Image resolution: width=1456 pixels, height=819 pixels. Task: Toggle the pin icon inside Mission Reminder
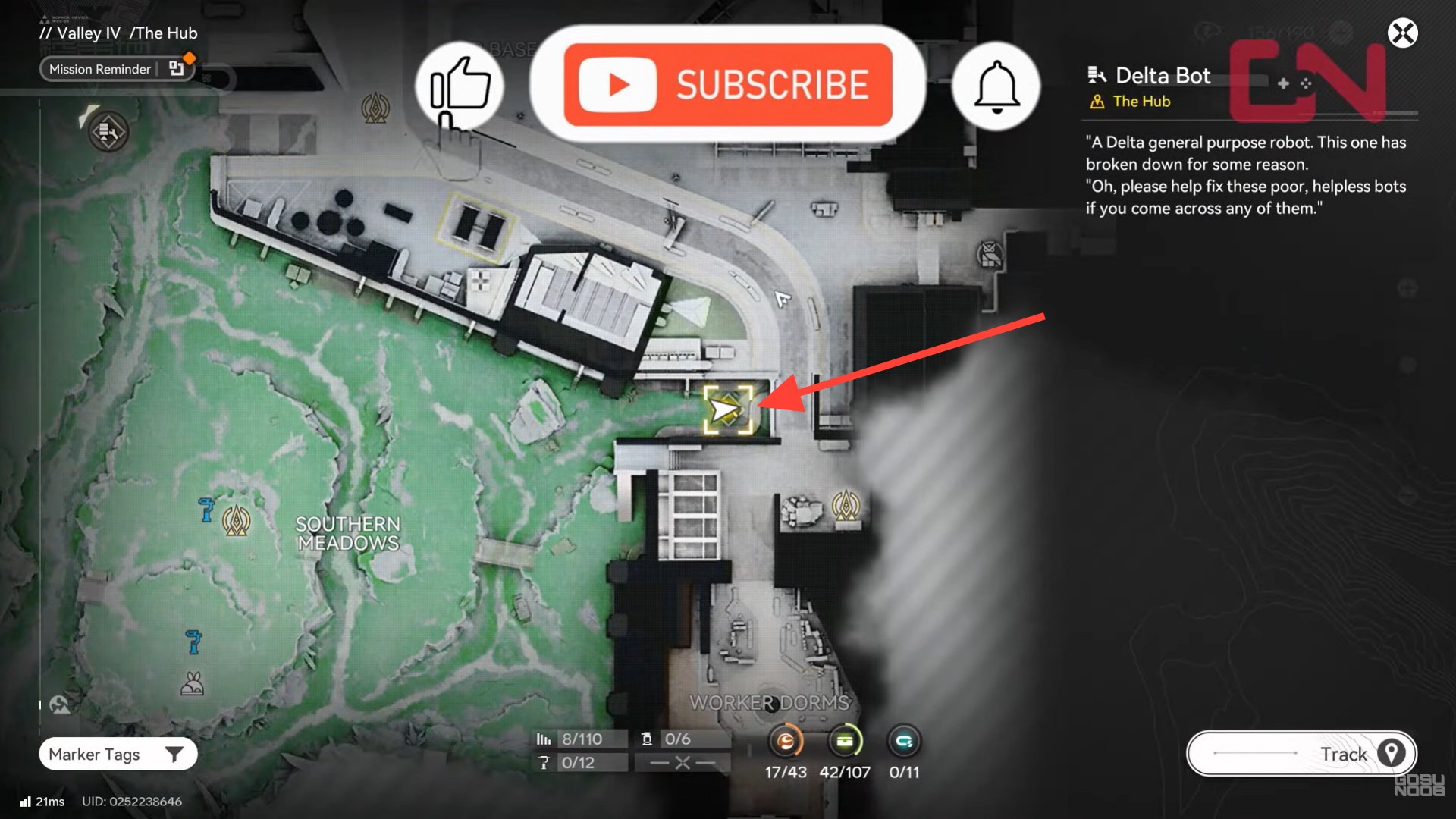[x=176, y=67]
